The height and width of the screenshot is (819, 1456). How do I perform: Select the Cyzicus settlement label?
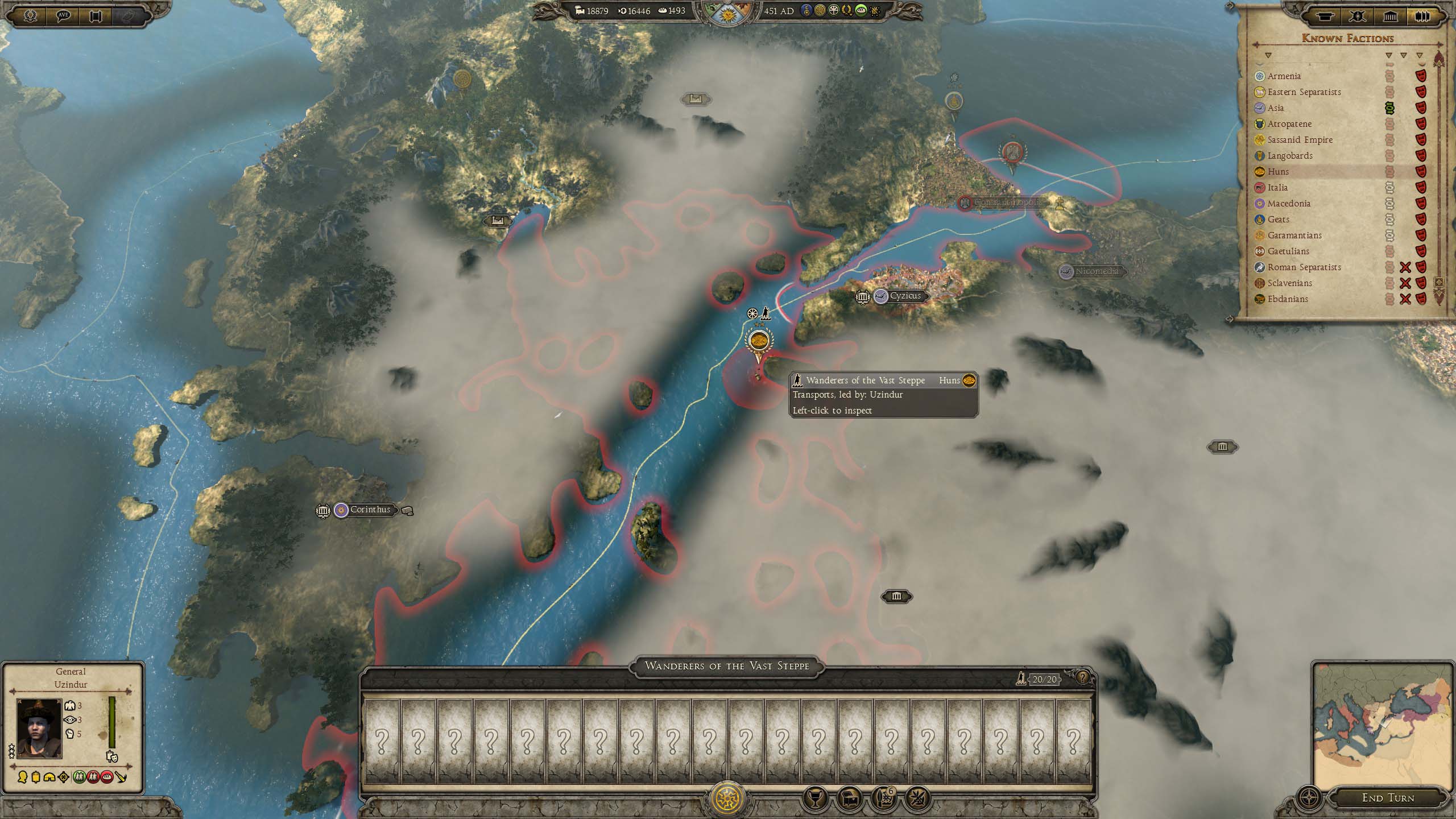click(x=905, y=296)
